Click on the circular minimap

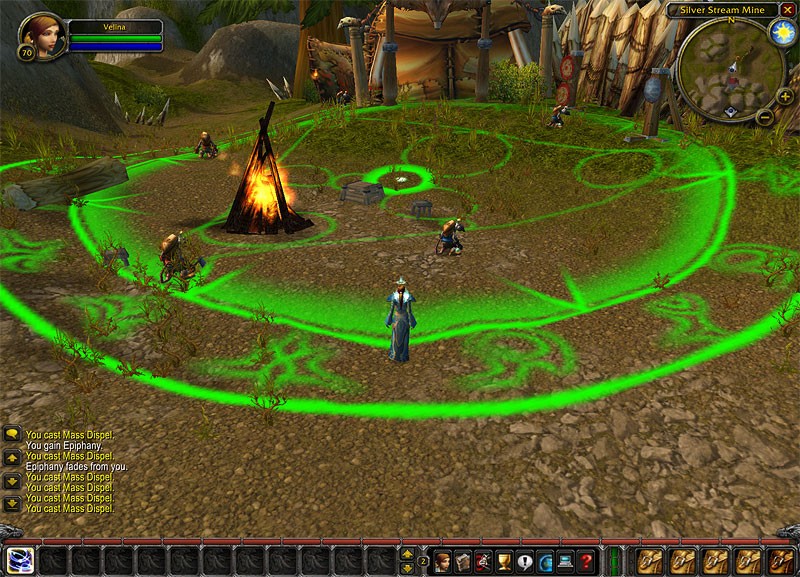click(730, 70)
